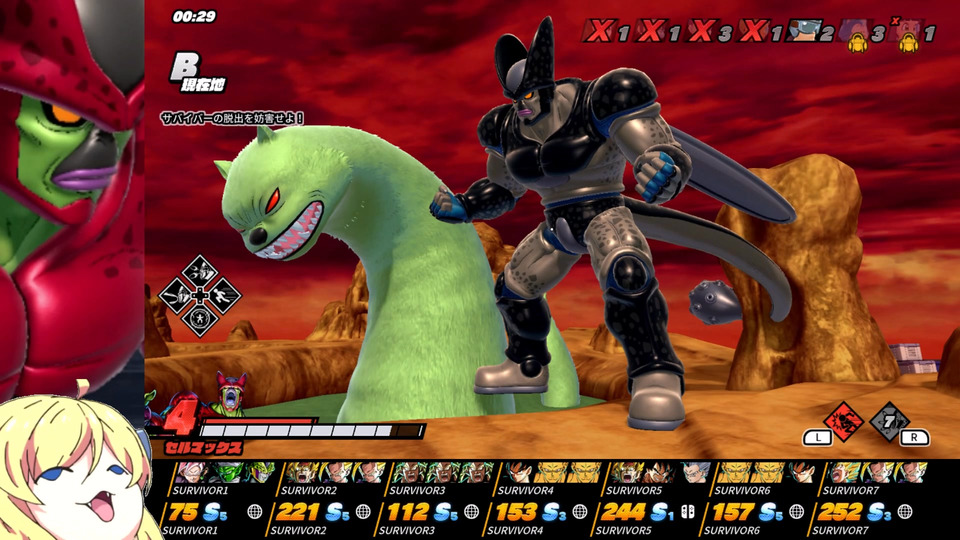960x540 pixels.
Task: Choose the running figure skill diamond
Action: [223, 295]
